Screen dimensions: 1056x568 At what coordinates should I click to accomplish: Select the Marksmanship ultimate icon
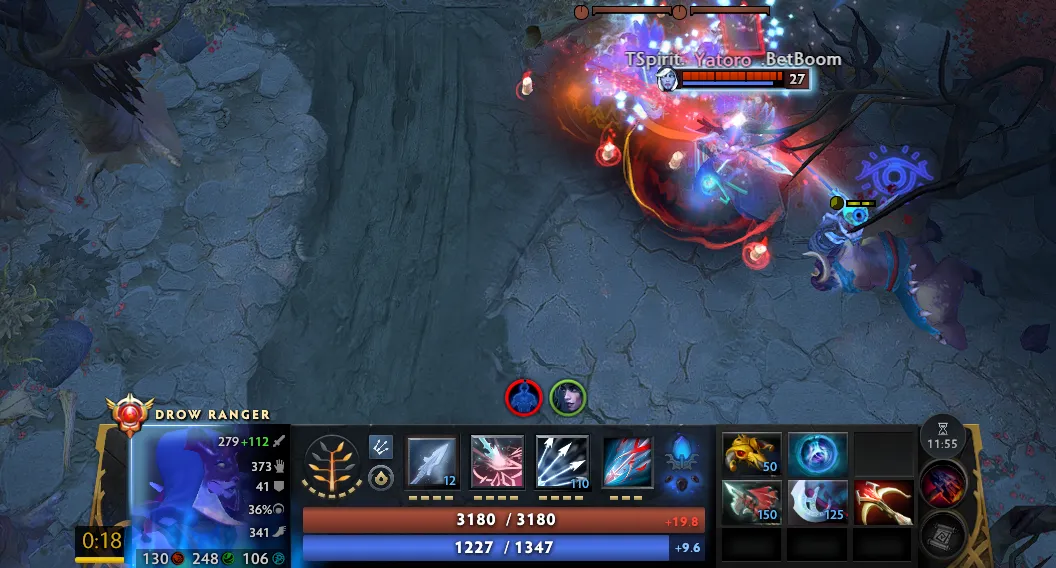click(627, 462)
